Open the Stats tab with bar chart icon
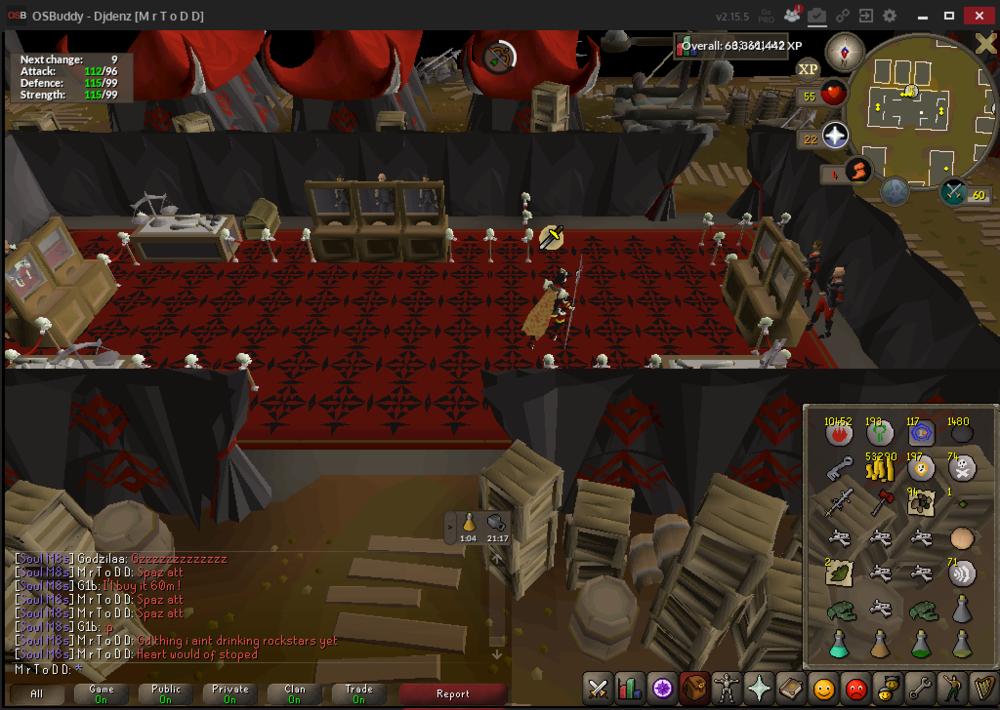This screenshot has height=710, width=1000. coord(630,689)
